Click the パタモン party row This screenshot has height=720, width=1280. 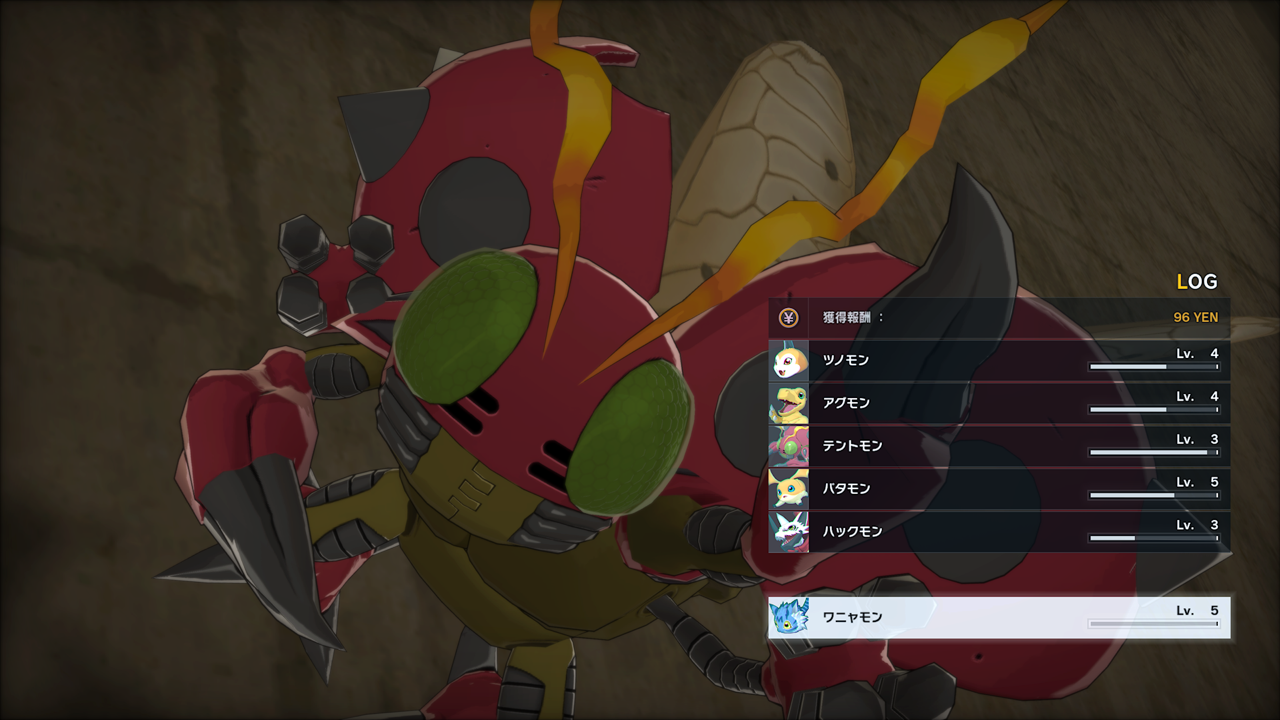(998, 489)
